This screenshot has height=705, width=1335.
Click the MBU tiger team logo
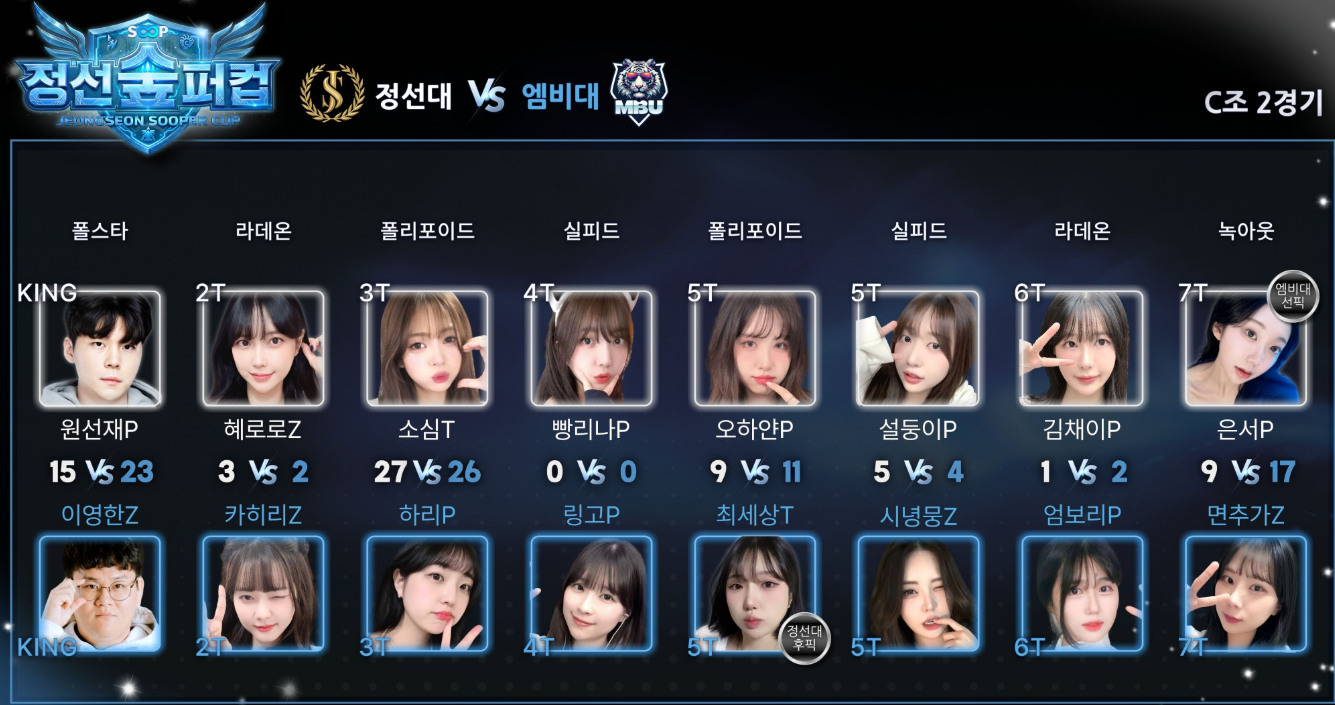click(x=638, y=91)
